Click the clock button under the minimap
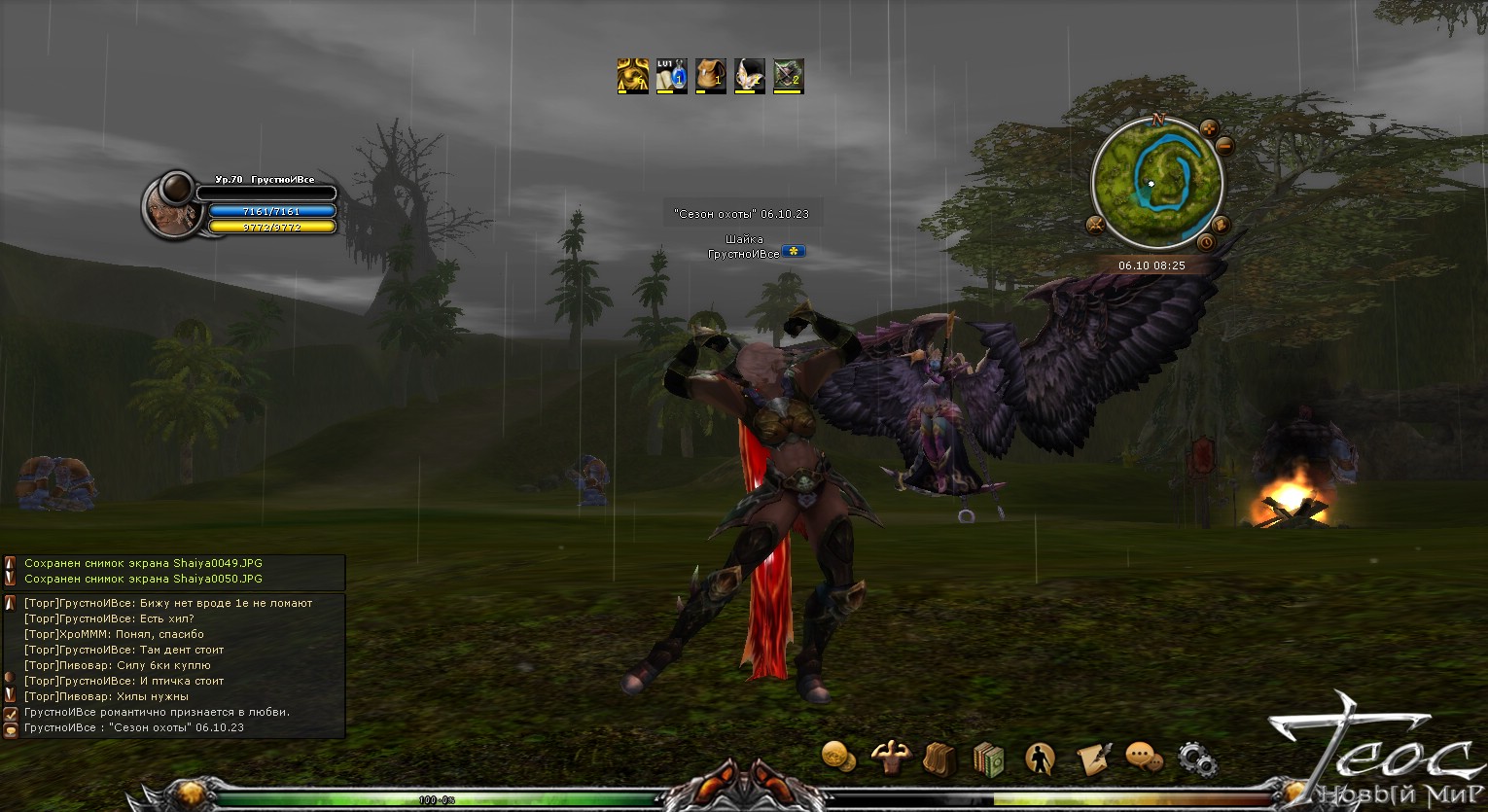1488x812 pixels. point(1206,241)
